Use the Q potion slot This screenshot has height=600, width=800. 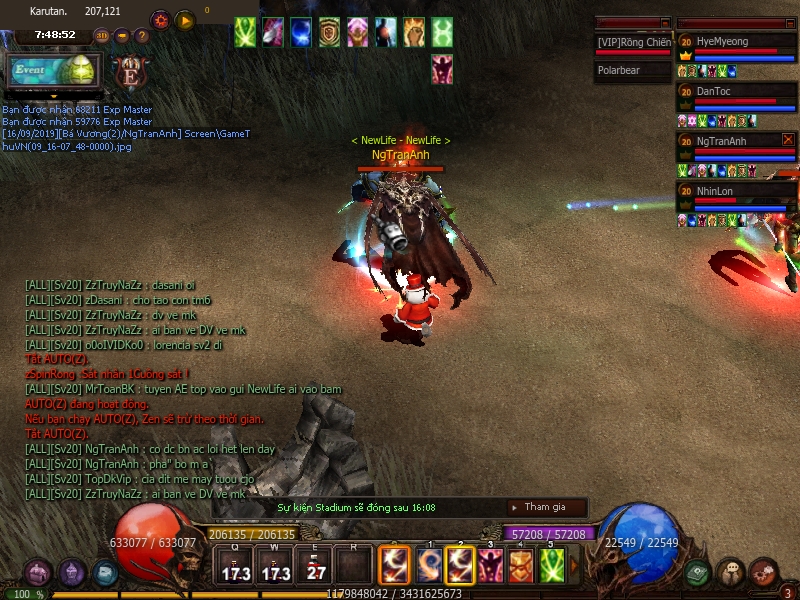(235, 567)
